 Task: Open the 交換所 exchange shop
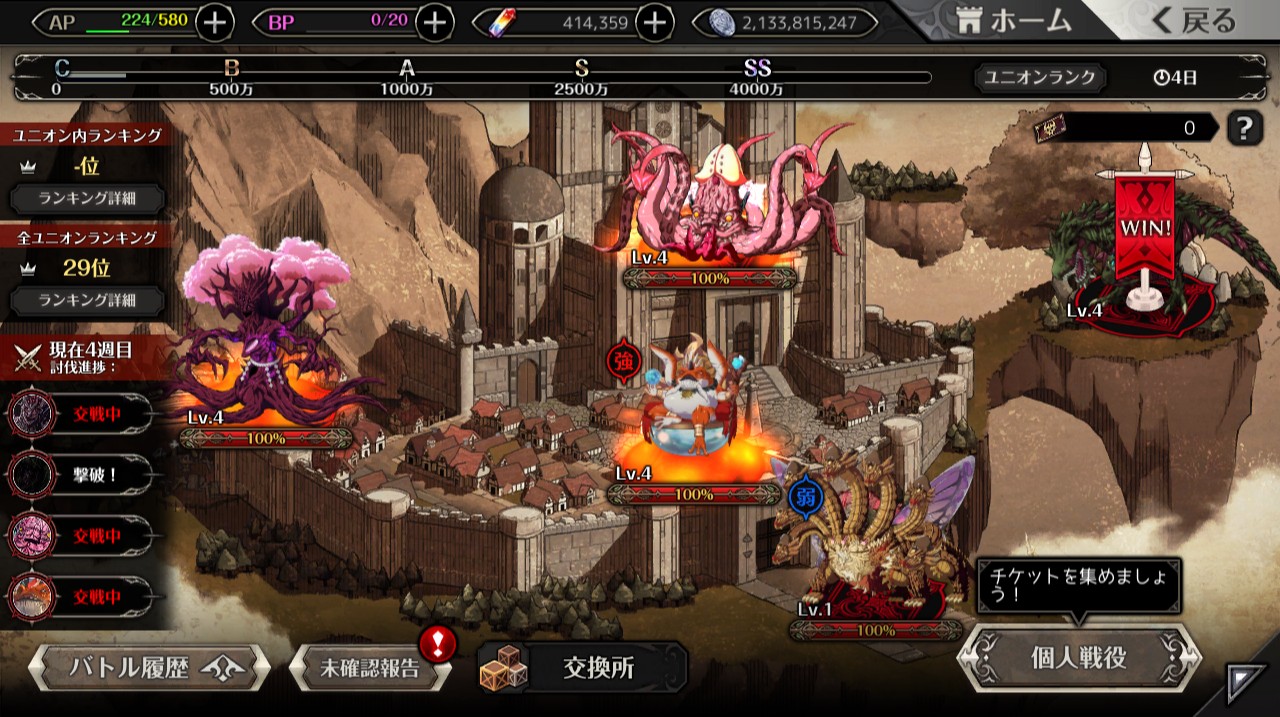click(583, 668)
